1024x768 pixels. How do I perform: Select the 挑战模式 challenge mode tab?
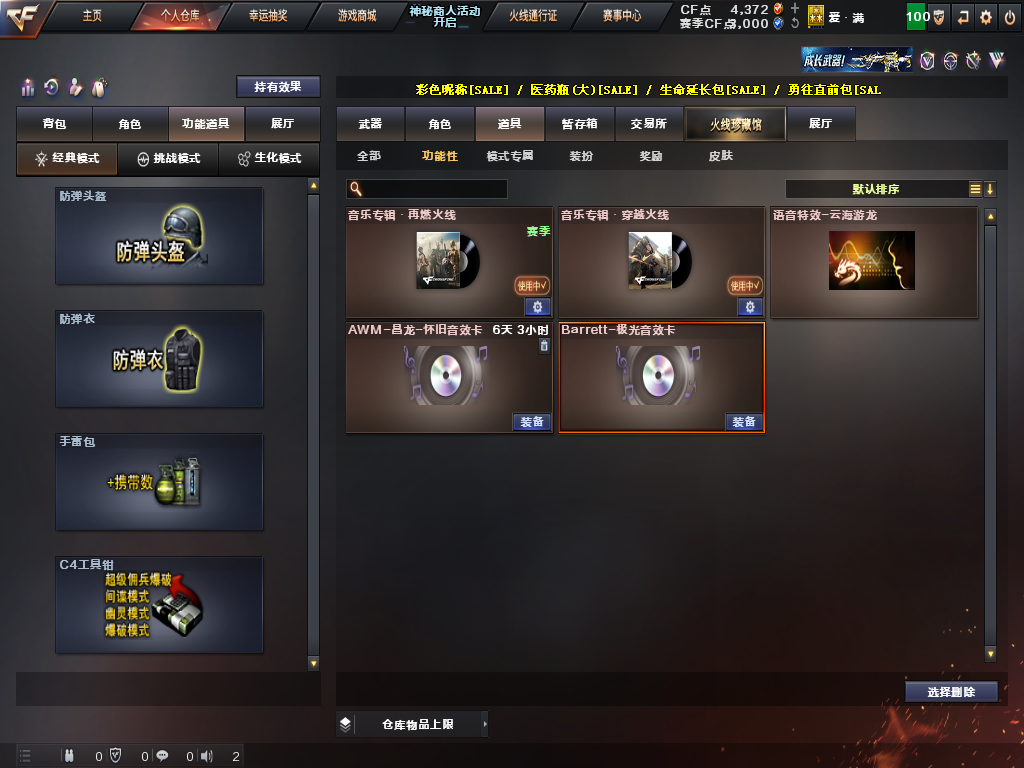[168, 159]
